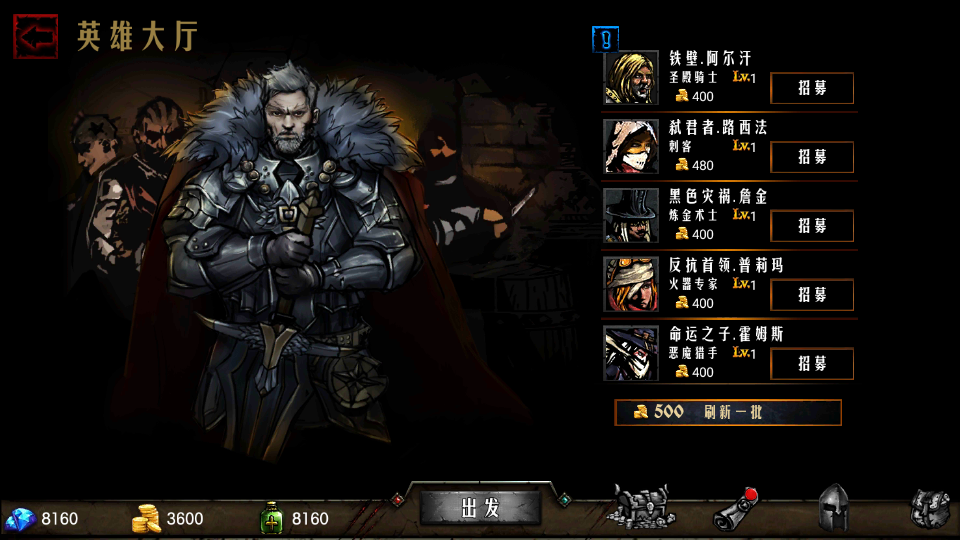This screenshot has height=540, width=960.
Task: Select the black-hat alchemist portrait
Action: (631, 216)
